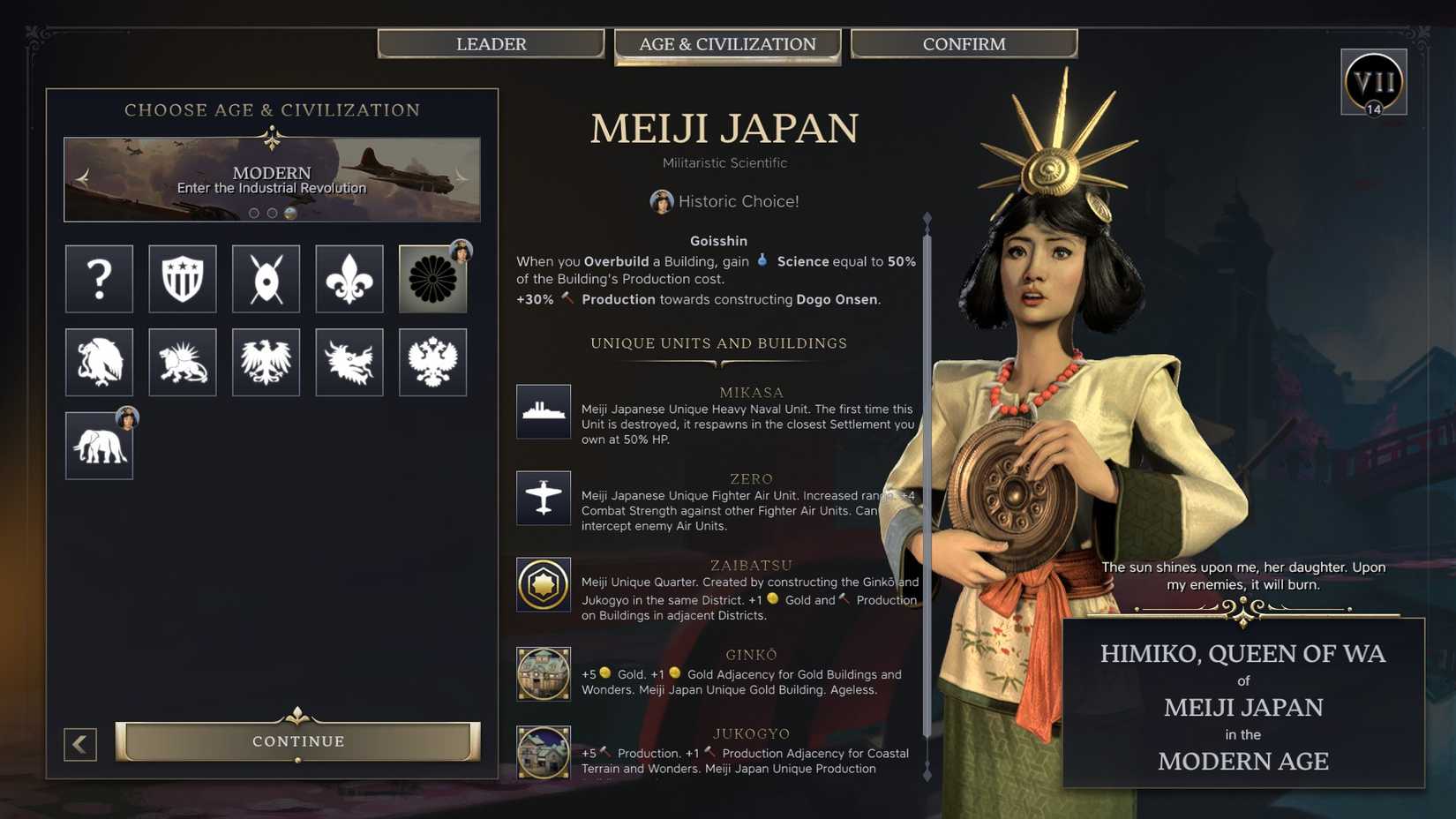The width and height of the screenshot is (1456, 819).
Task: Click the back arrow button
Action: [x=80, y=745]
